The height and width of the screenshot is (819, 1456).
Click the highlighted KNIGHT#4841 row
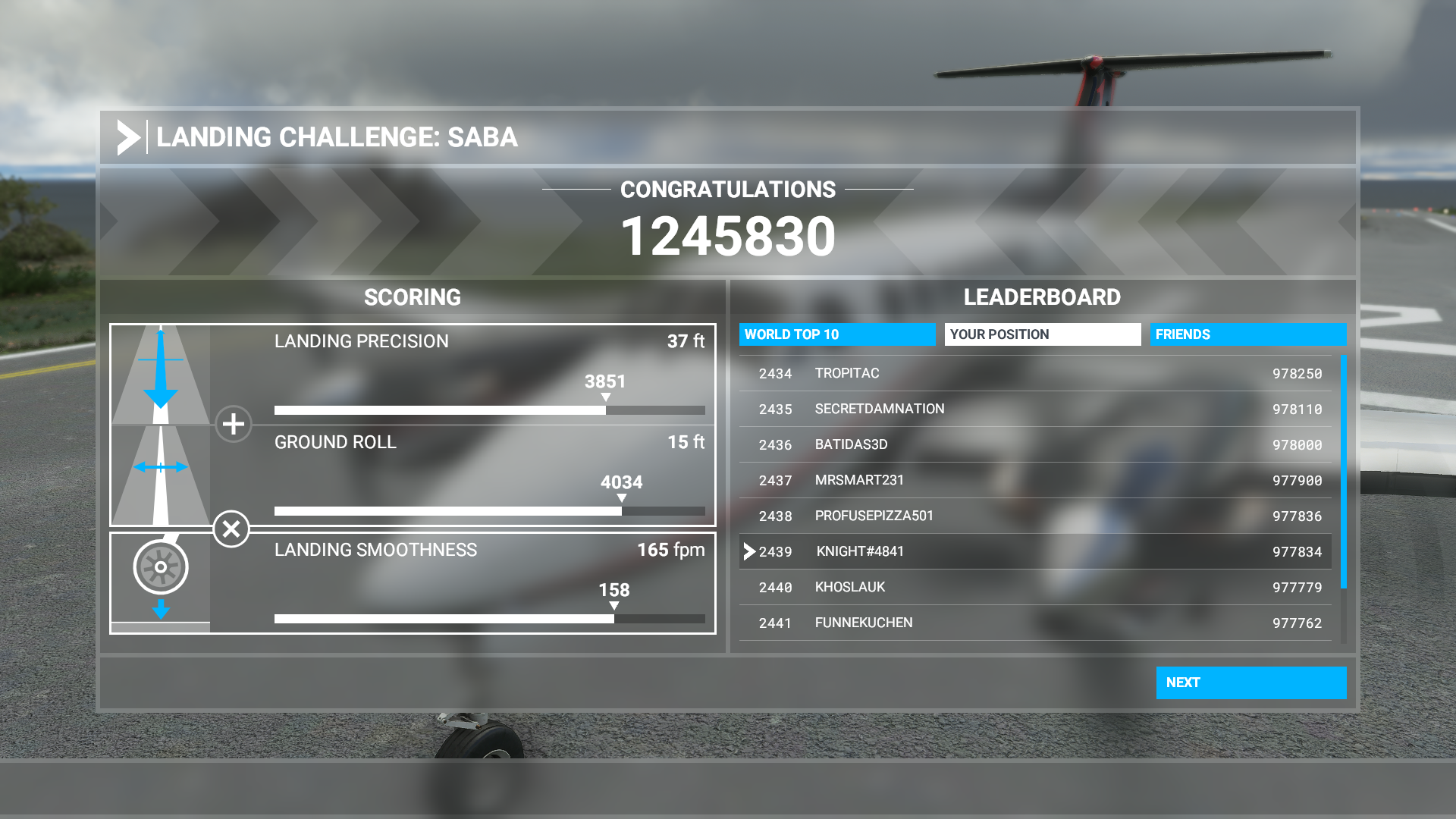pos(1031,551)
